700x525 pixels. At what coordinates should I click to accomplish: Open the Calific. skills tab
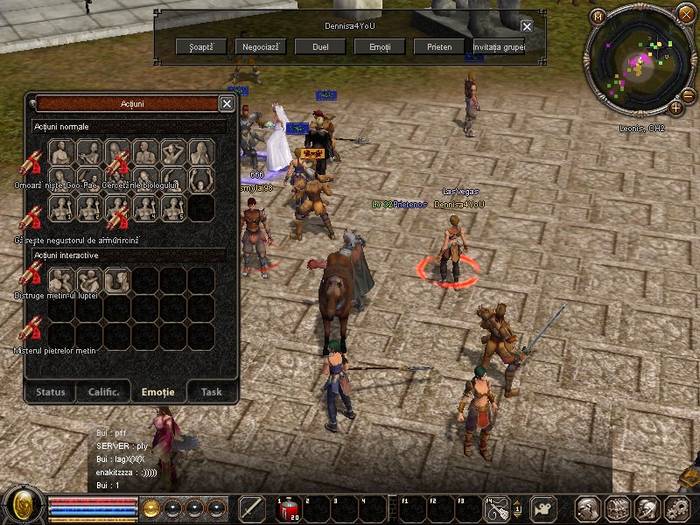pyautogui.click(x=104, y=392)
